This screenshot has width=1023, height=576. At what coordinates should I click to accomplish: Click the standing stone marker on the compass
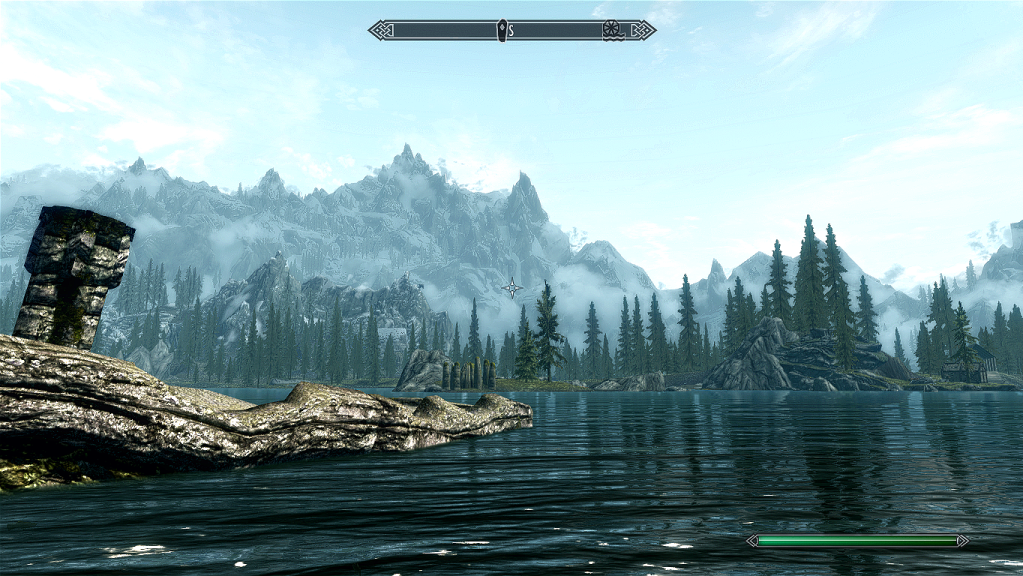501,30
